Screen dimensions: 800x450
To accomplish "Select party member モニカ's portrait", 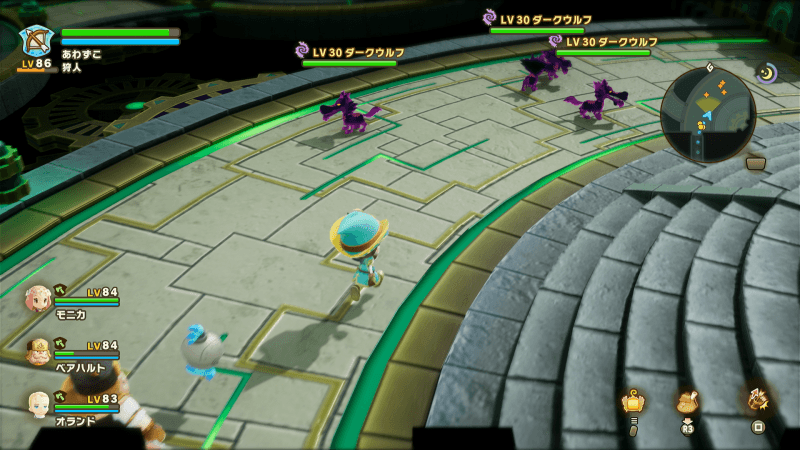I will click(x=38, y=297).
